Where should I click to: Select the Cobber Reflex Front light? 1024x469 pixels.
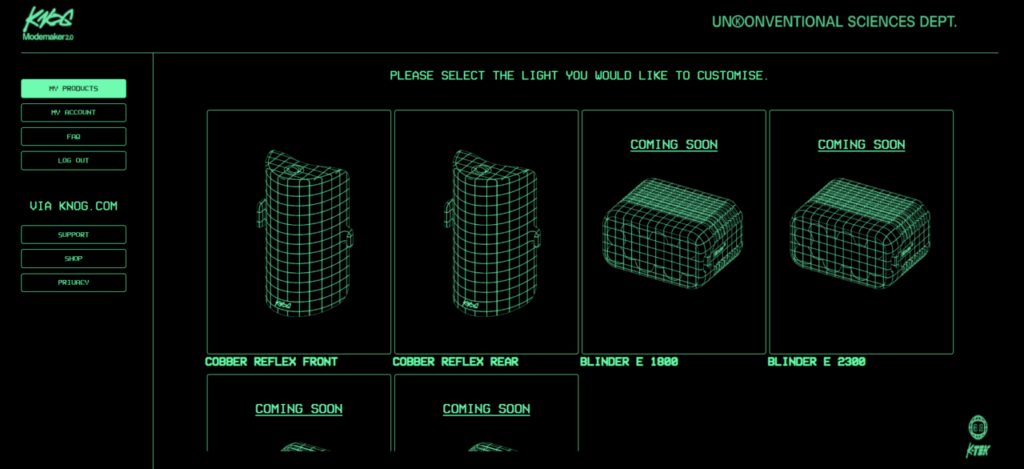pos(298,231)
